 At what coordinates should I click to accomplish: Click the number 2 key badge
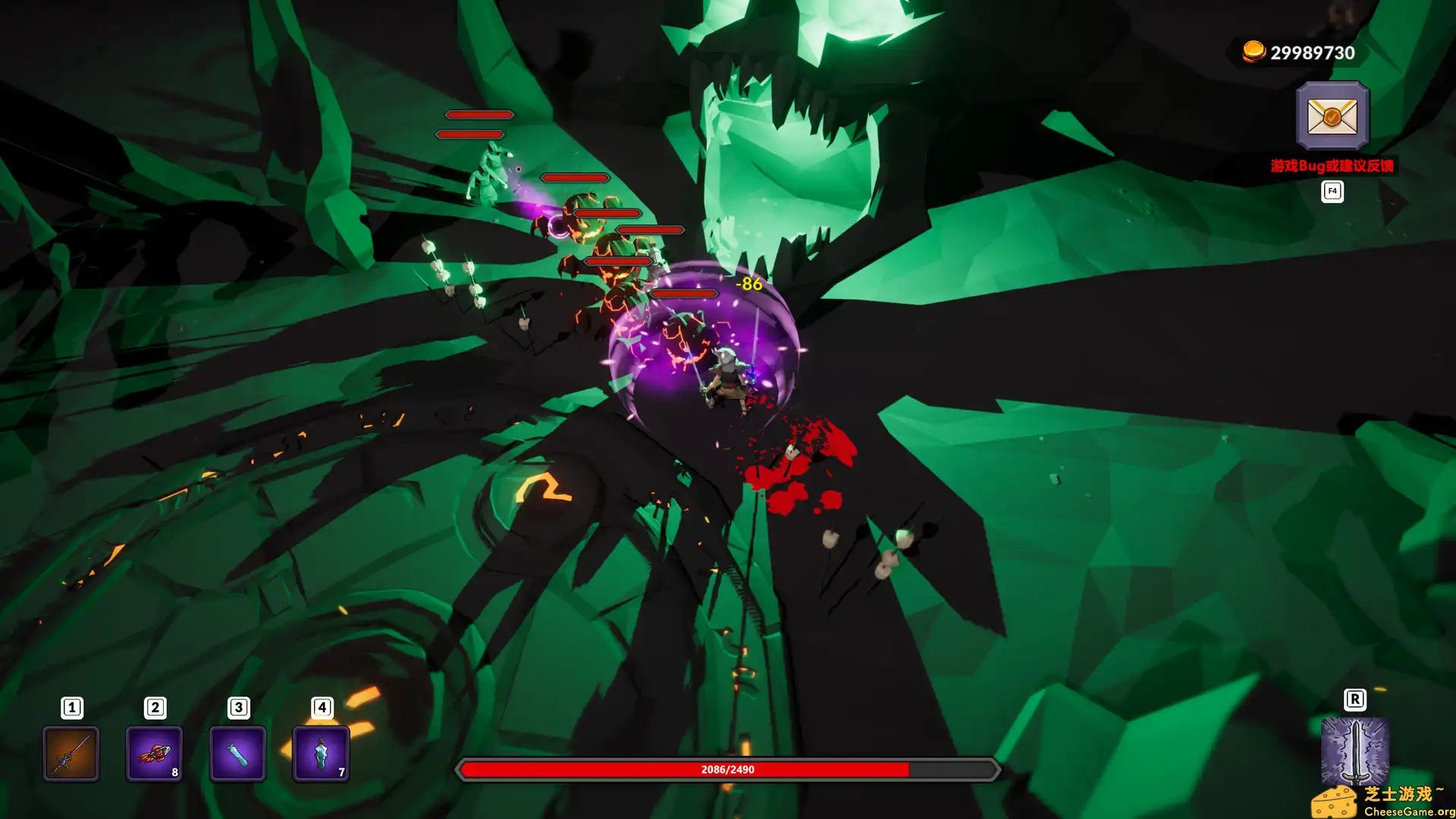(x=155, y=706)
